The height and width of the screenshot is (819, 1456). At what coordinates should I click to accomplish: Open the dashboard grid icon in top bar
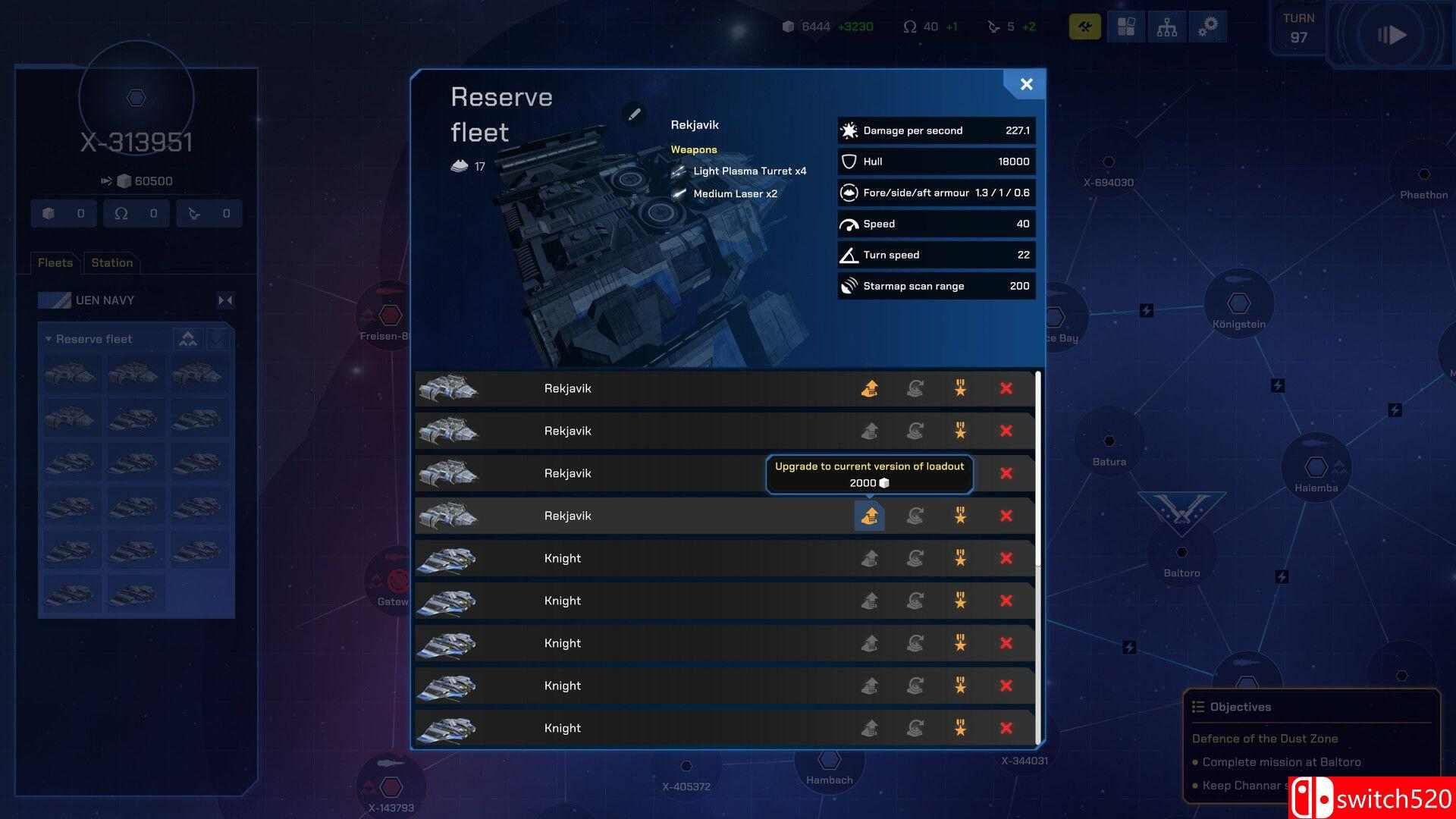(1126, 27)
